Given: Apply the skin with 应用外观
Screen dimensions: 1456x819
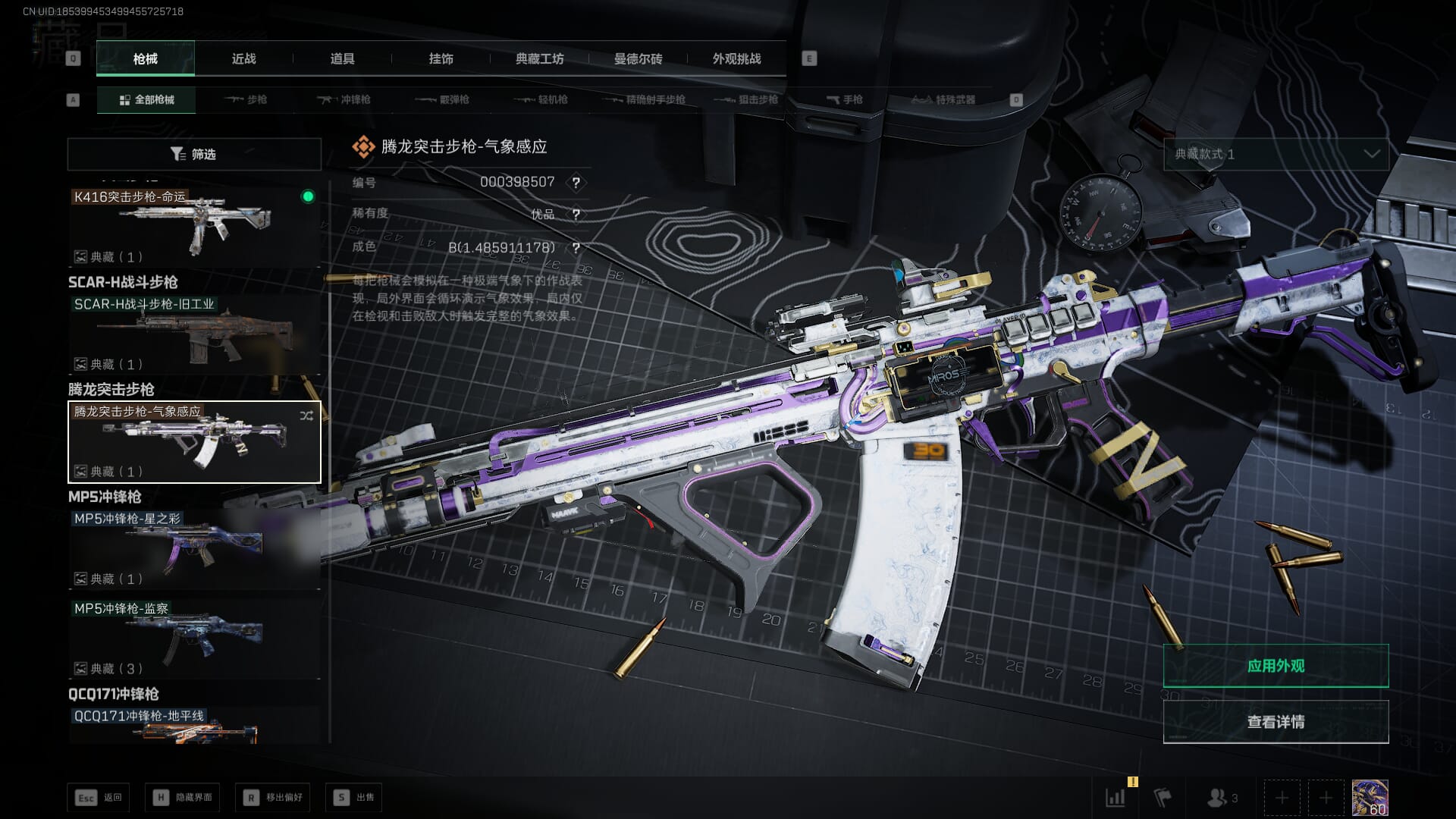Looking at the screenshot, I should click(1276, 666).
